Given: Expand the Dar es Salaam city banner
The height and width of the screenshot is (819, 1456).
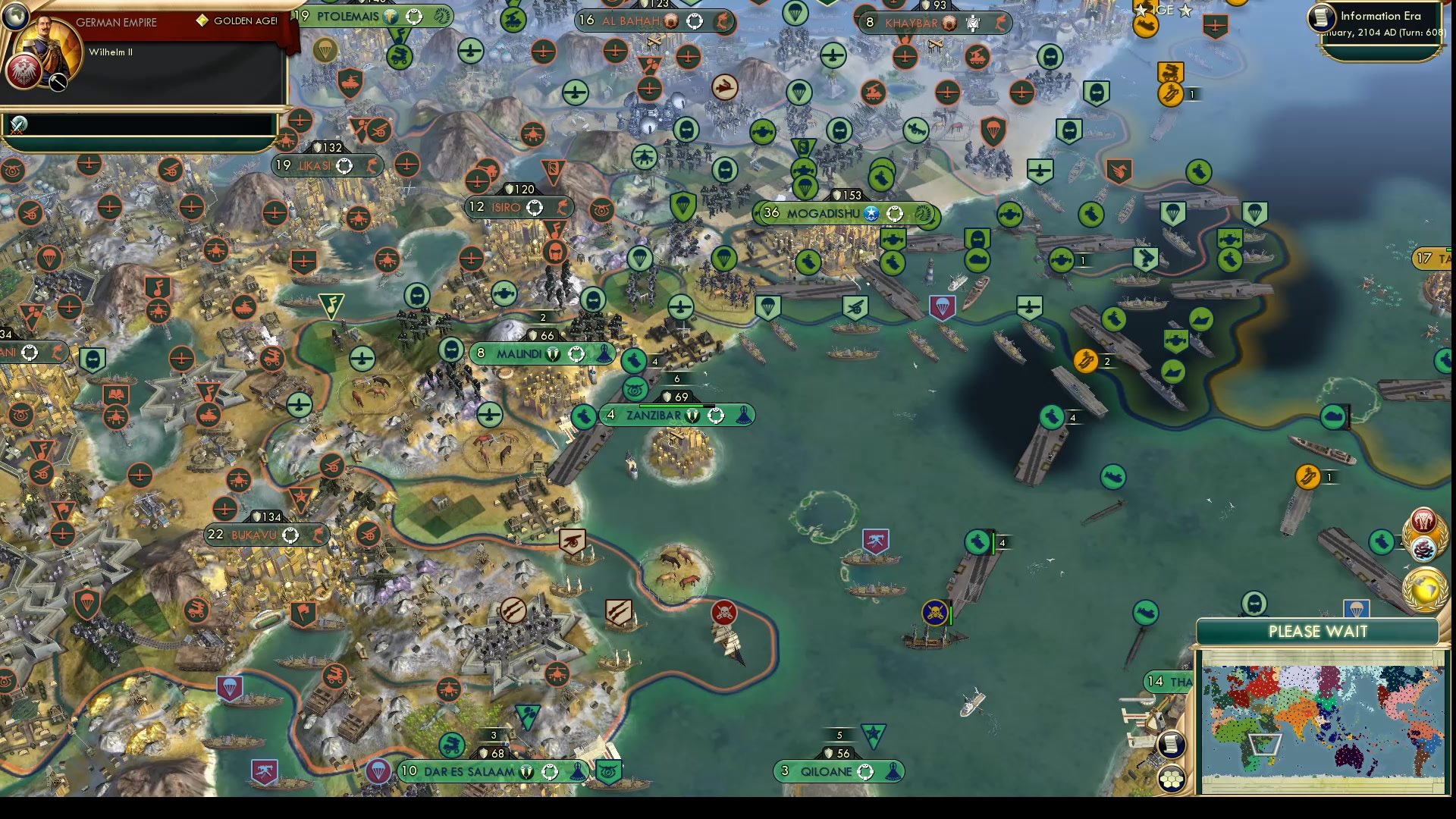Looking at the screenshot, I should (469, 771).
